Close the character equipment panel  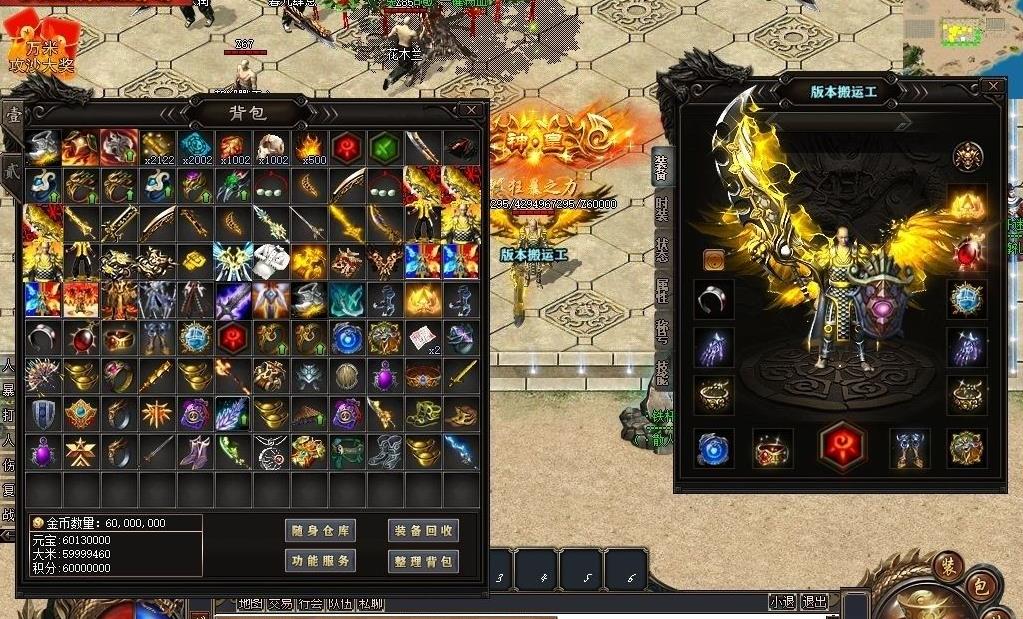pyautogui.click(x=993, y=86)
